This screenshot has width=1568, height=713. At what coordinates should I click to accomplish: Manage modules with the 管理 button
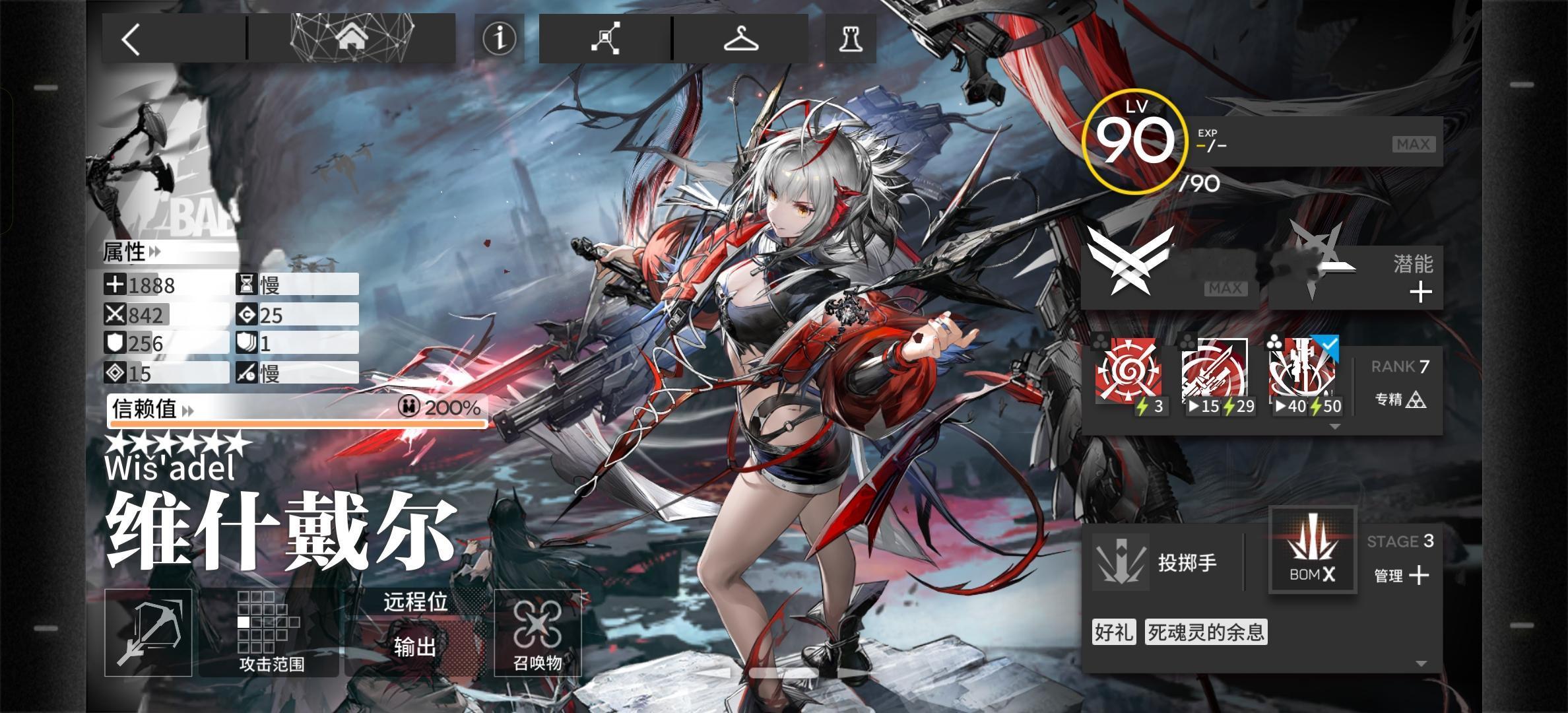coord(1402,576)
